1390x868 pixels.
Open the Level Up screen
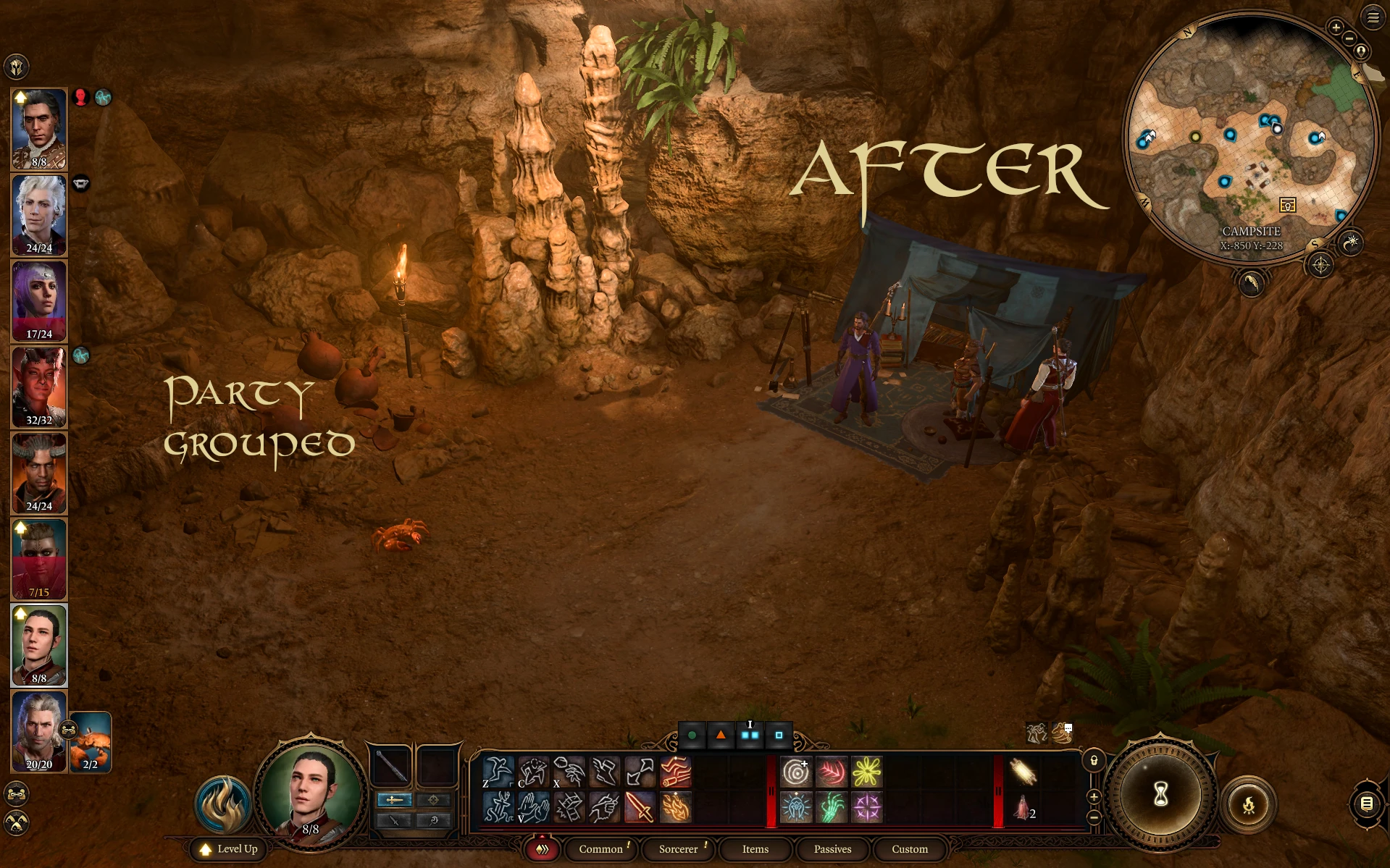point(230,849)
